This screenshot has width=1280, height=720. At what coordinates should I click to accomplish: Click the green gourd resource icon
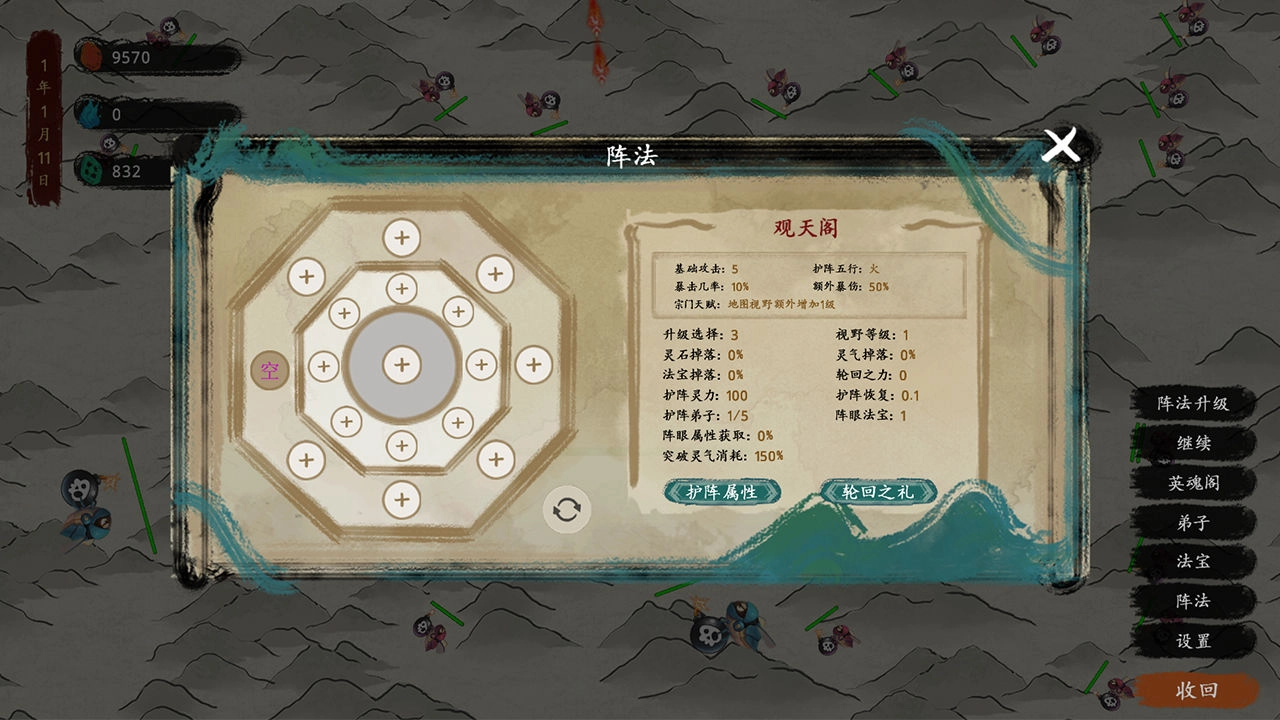92,168
